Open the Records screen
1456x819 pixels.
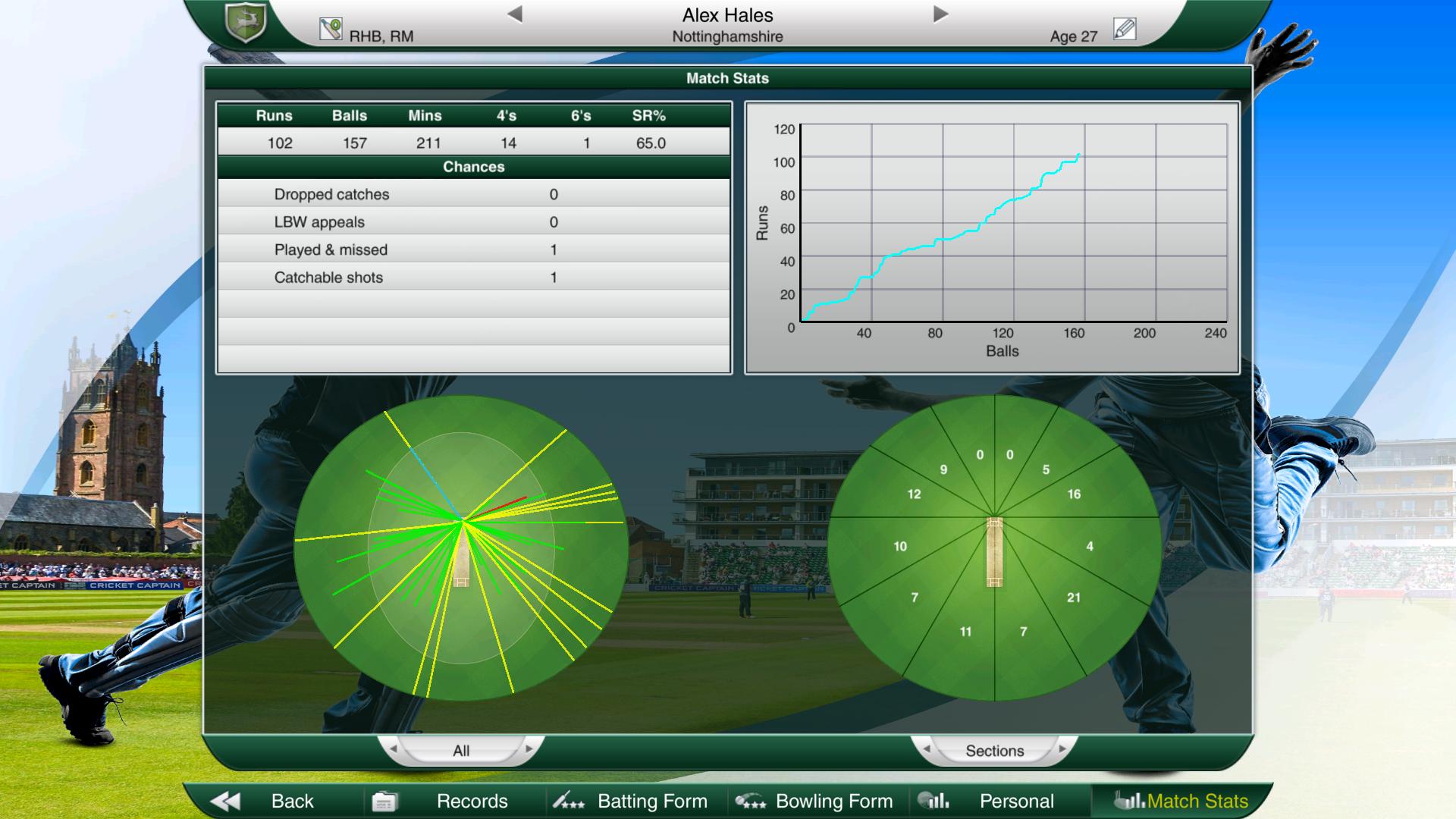tap(470, 801)
